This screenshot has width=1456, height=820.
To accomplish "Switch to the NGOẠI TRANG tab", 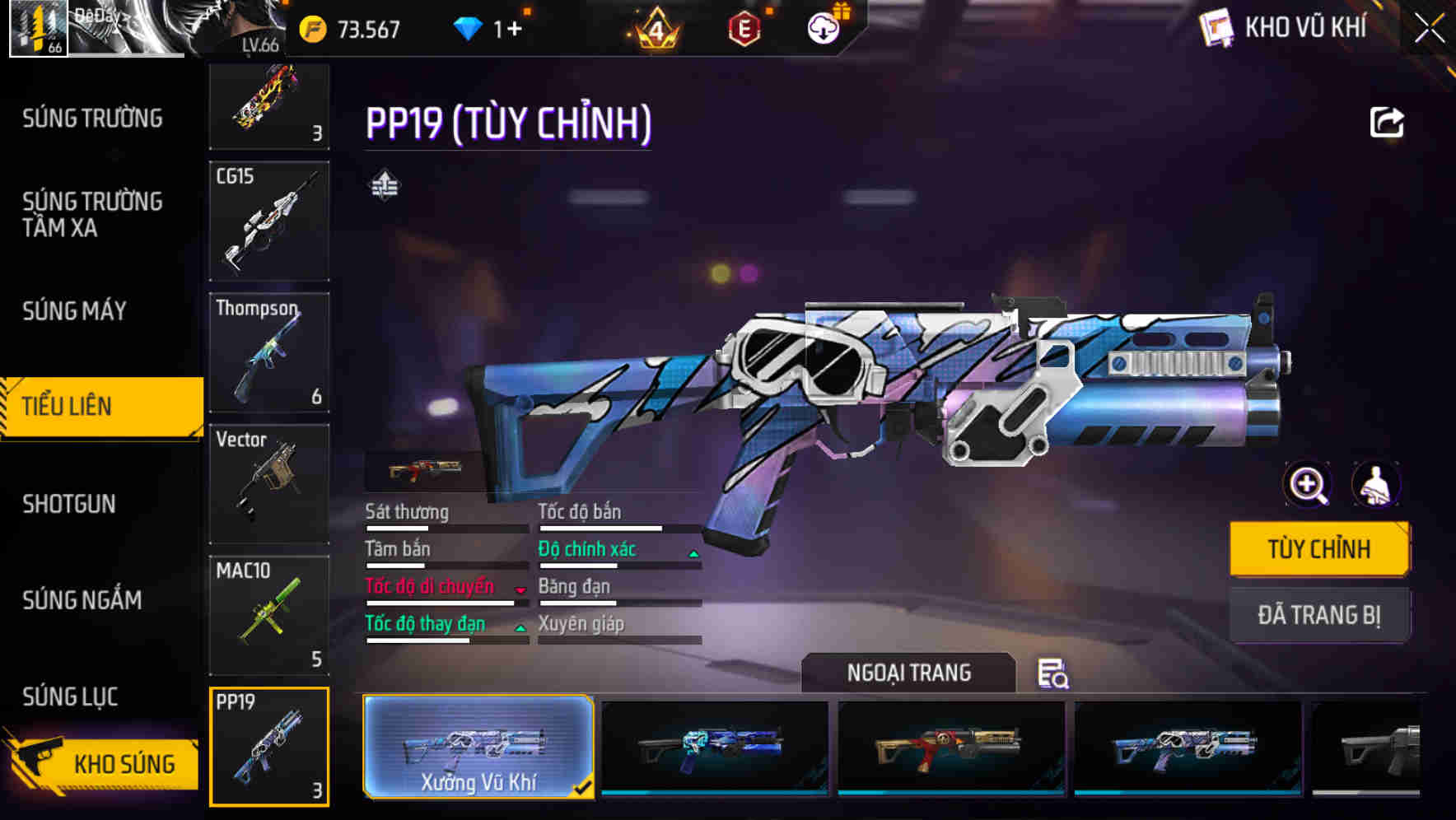I will click(909, 673).
